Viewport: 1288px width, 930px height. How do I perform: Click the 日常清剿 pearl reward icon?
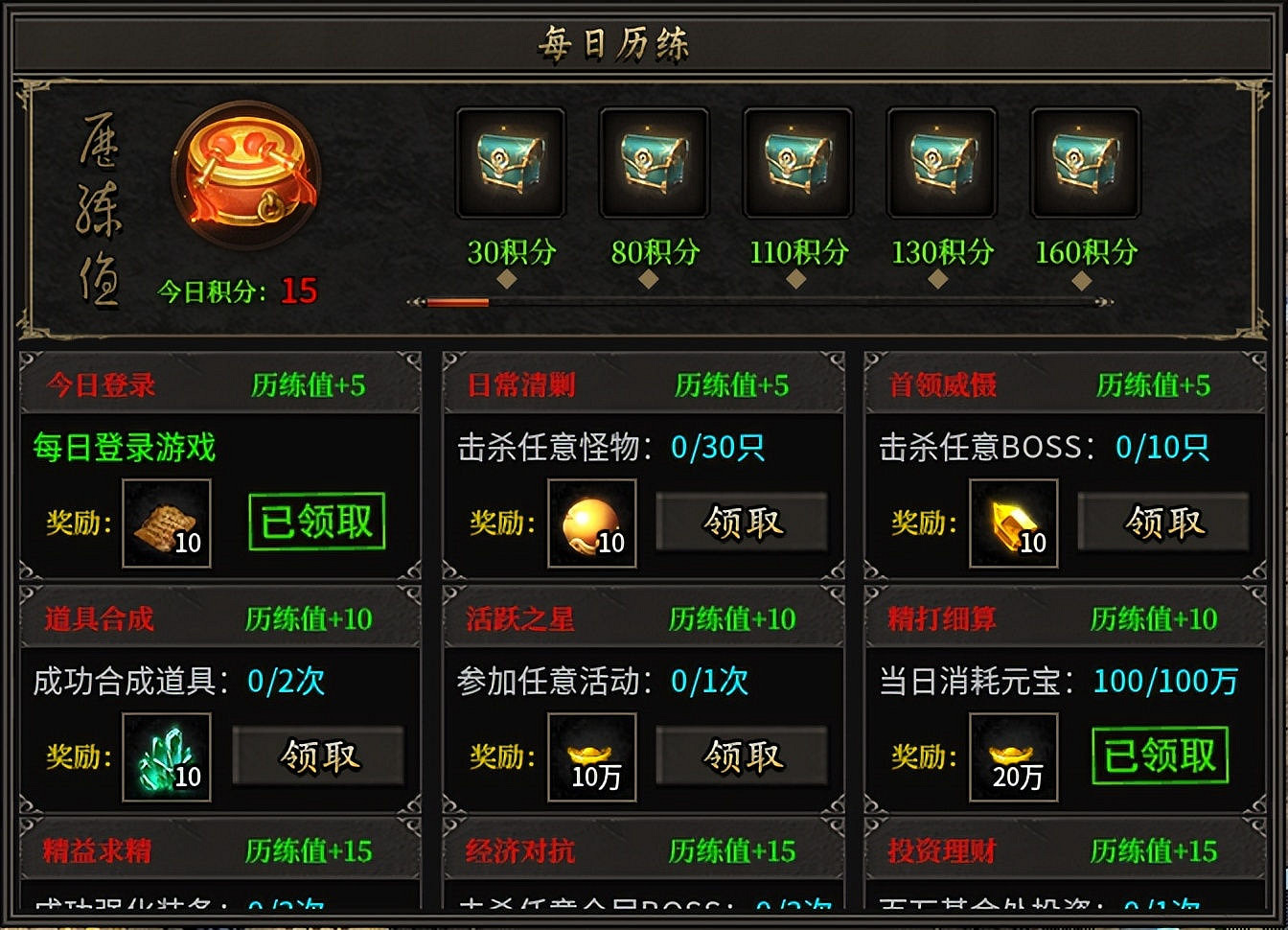pyautogui.click(x=591, y=523)
